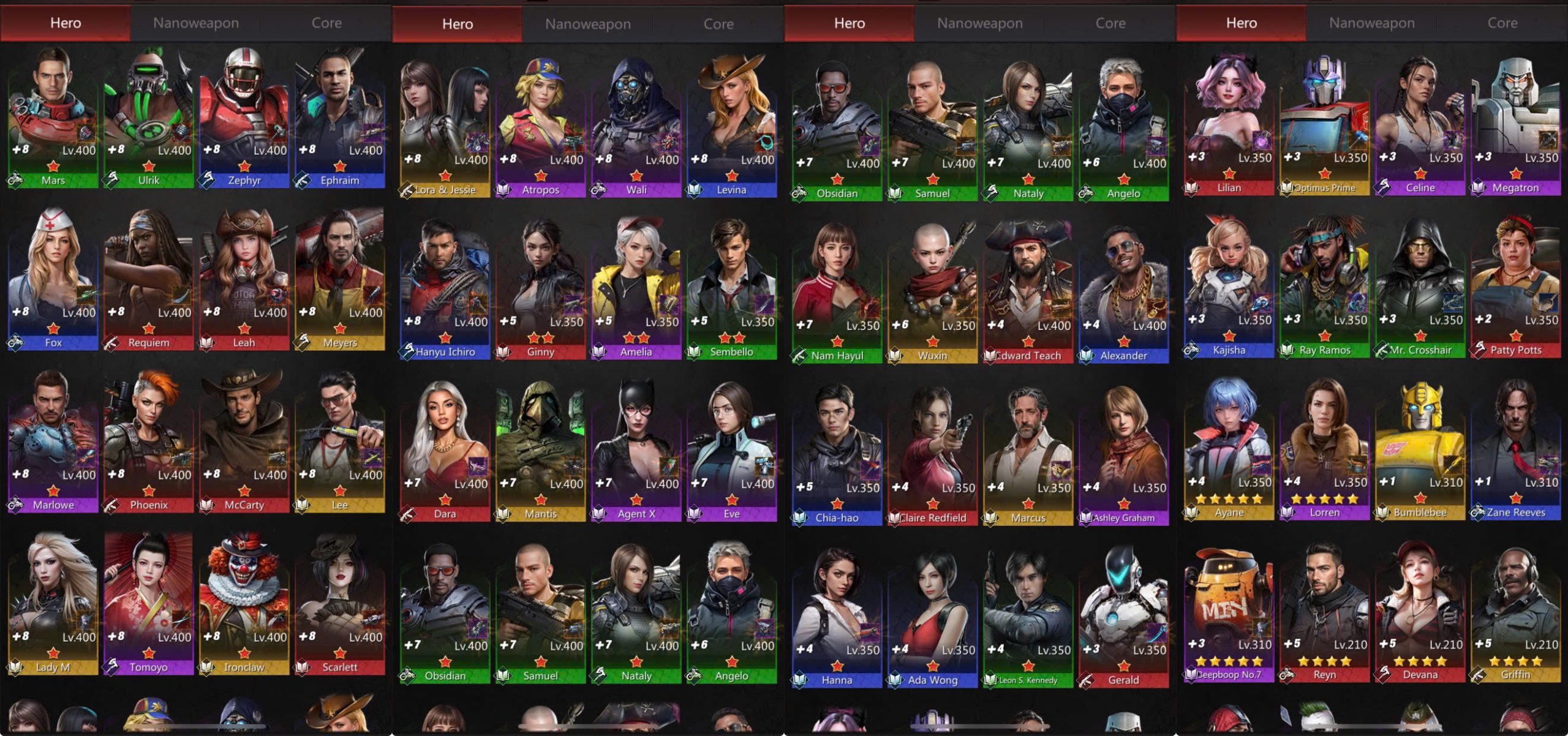Select the Atropos hero card
This screenshot has height=736, width=1568.
click(541, 126)
